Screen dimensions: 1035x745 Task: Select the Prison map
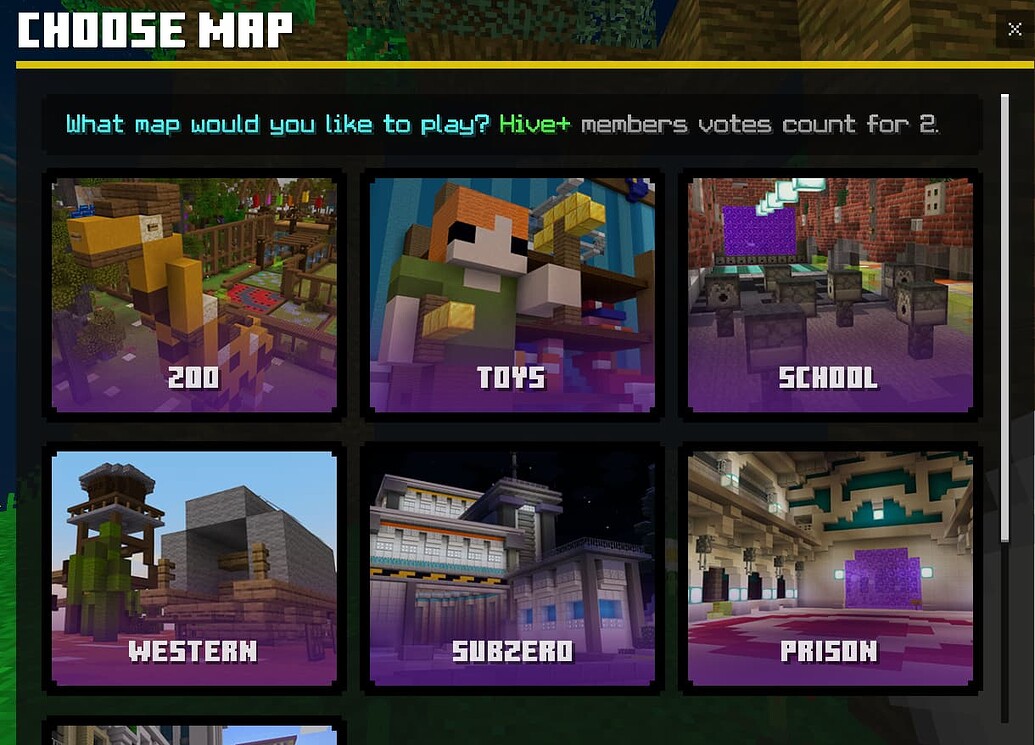pos(830,568)
